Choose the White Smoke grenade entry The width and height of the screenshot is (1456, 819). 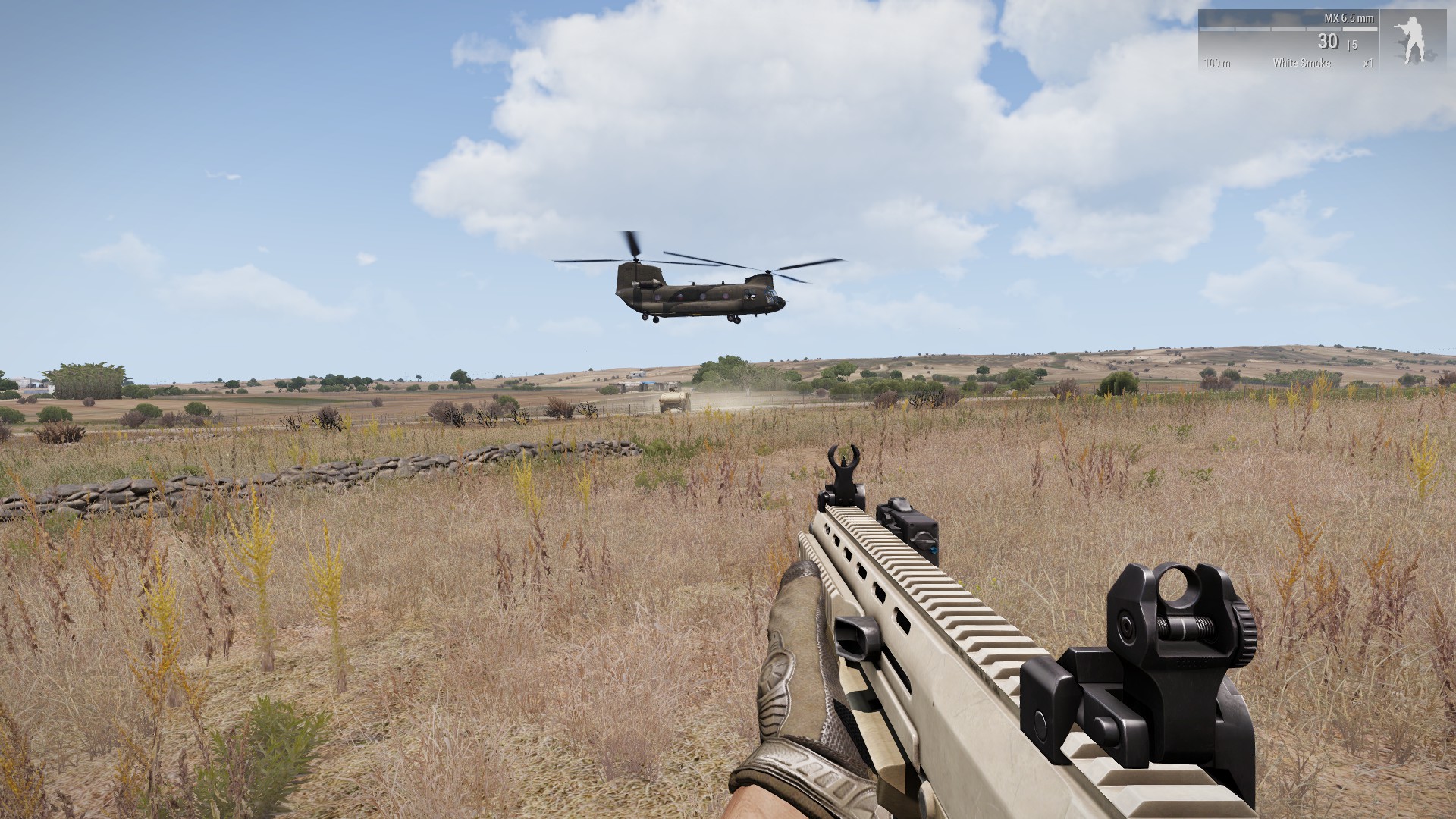point(1301,63)
